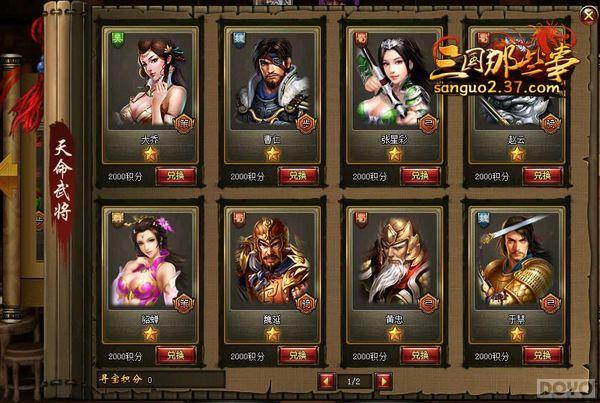600x403 pixels.
Task: Close the hero exchange window
Action: 587,14
